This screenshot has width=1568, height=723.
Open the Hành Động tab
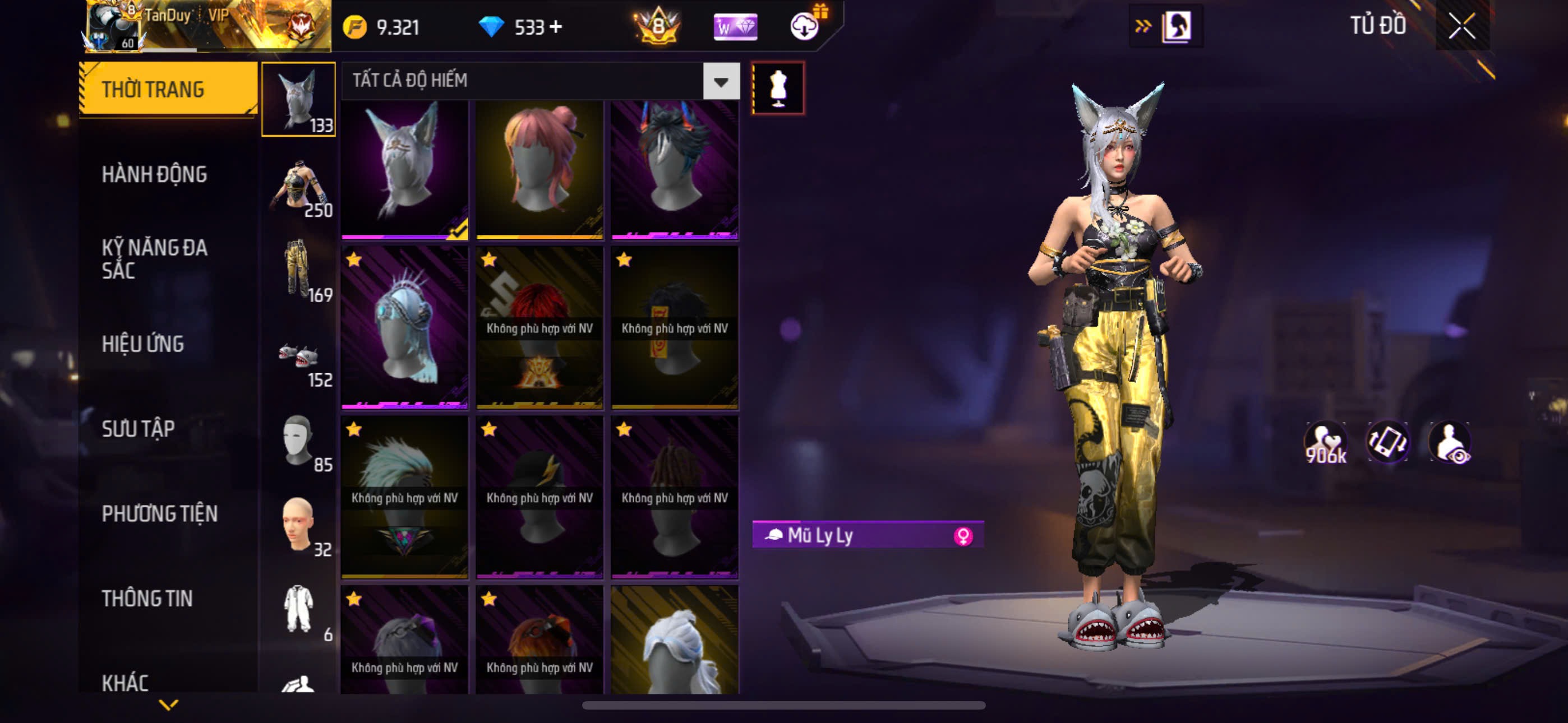point(154,175)
